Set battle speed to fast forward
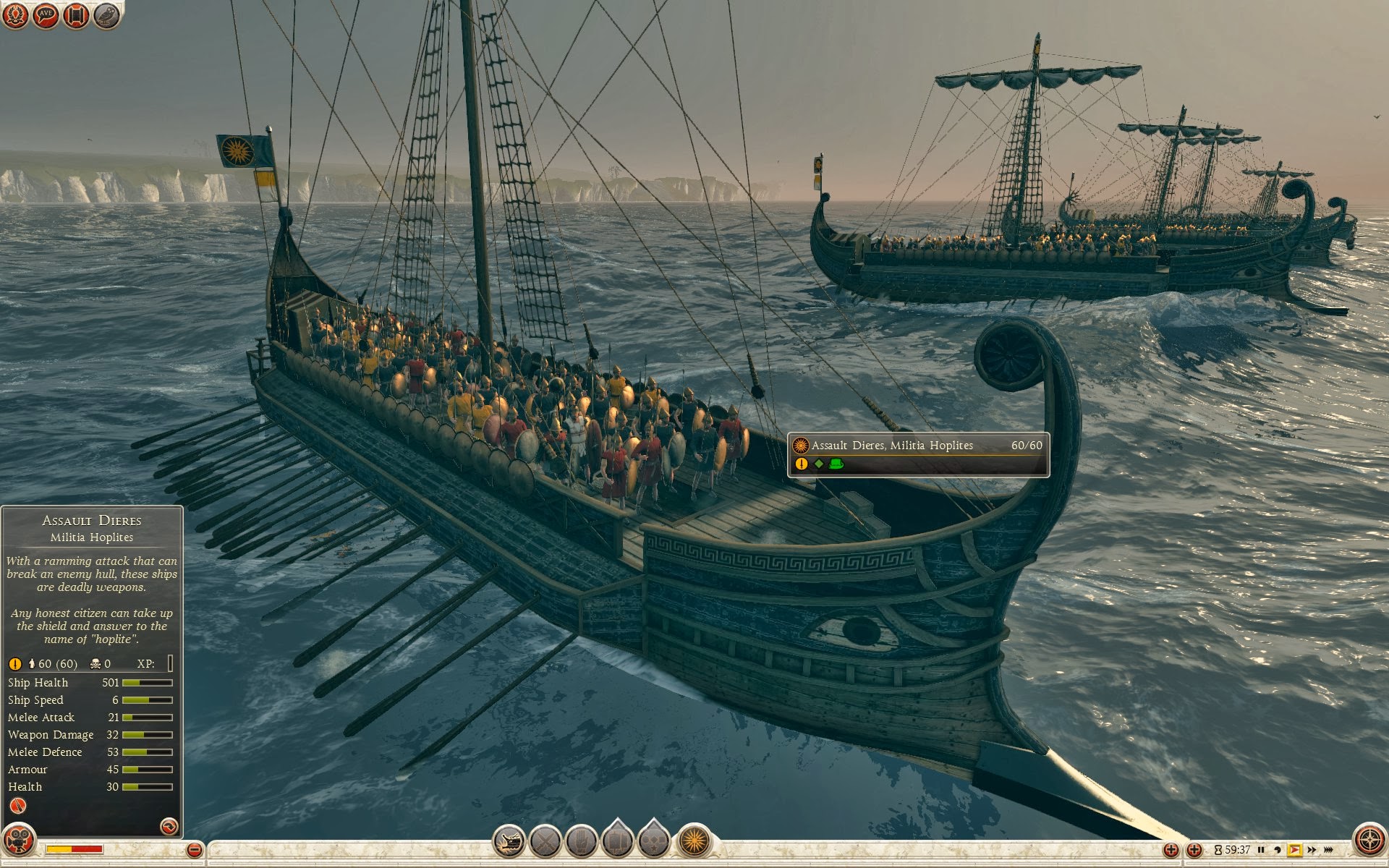 click(1312, 850)
